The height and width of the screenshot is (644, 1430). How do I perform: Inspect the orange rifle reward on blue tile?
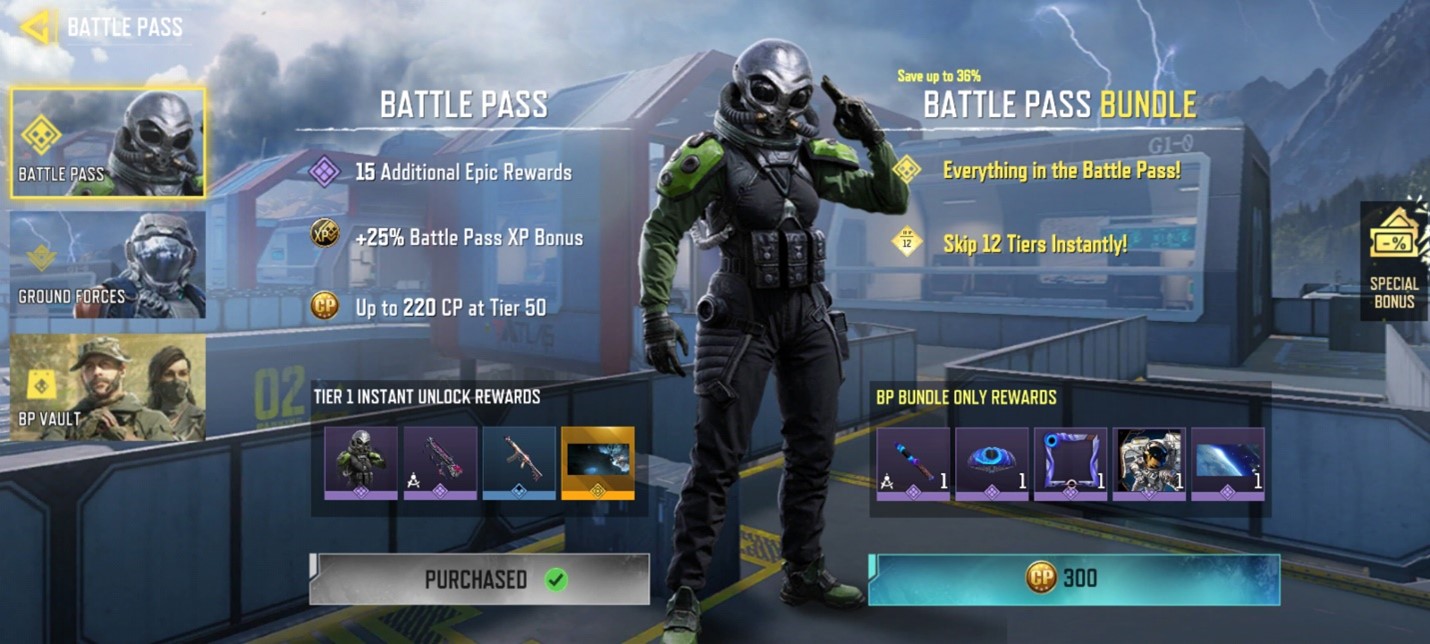[x=519, y=462]
